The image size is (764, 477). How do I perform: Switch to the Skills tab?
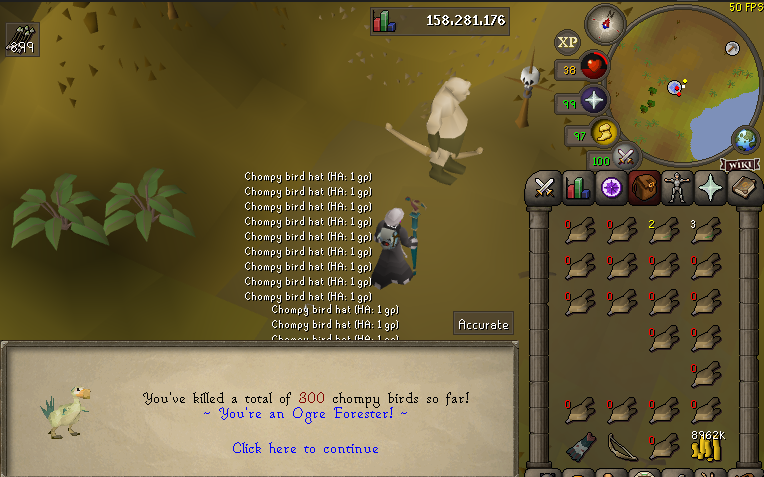(x=577, y=187)
